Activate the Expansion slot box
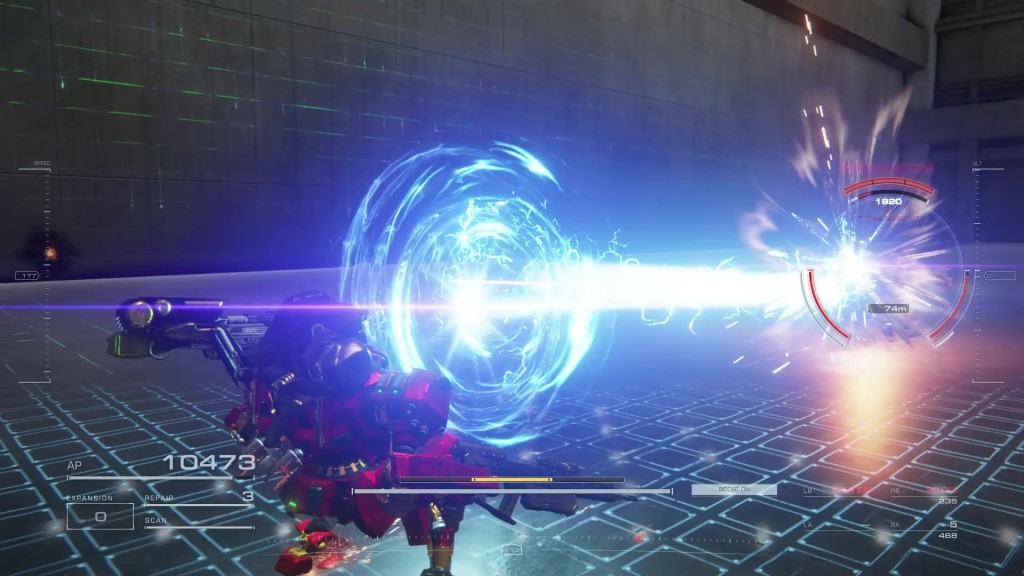1024x576 pixels. click(x=100, y=516)
